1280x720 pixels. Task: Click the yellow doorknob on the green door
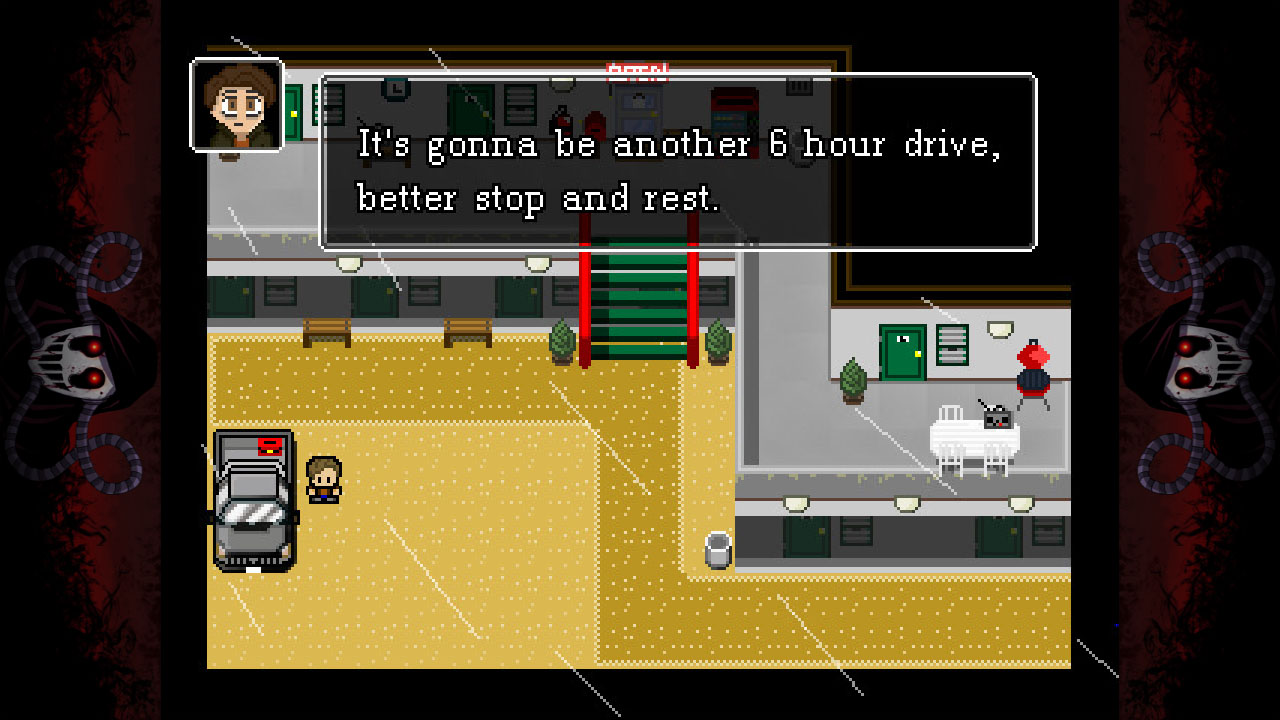coord(918,354)
